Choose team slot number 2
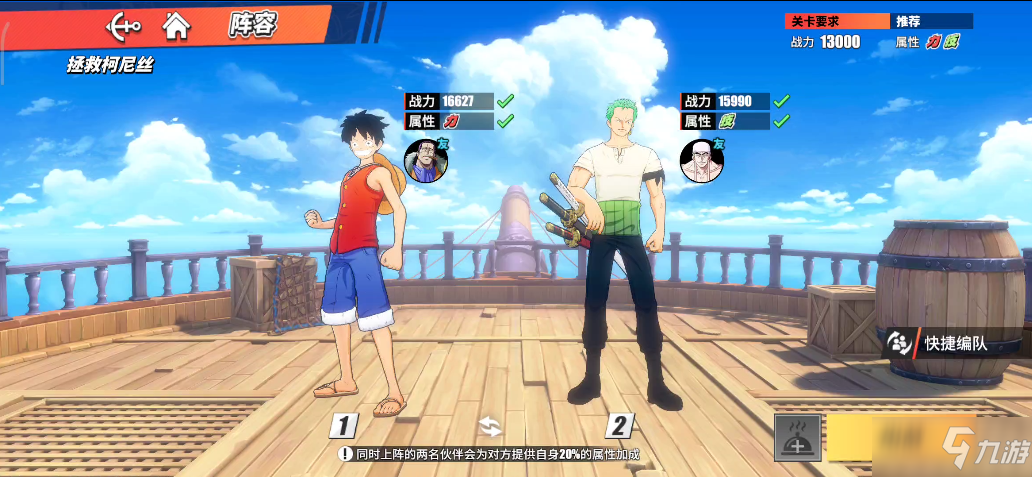Screen dimensions: 1032x477 point(619,426)
